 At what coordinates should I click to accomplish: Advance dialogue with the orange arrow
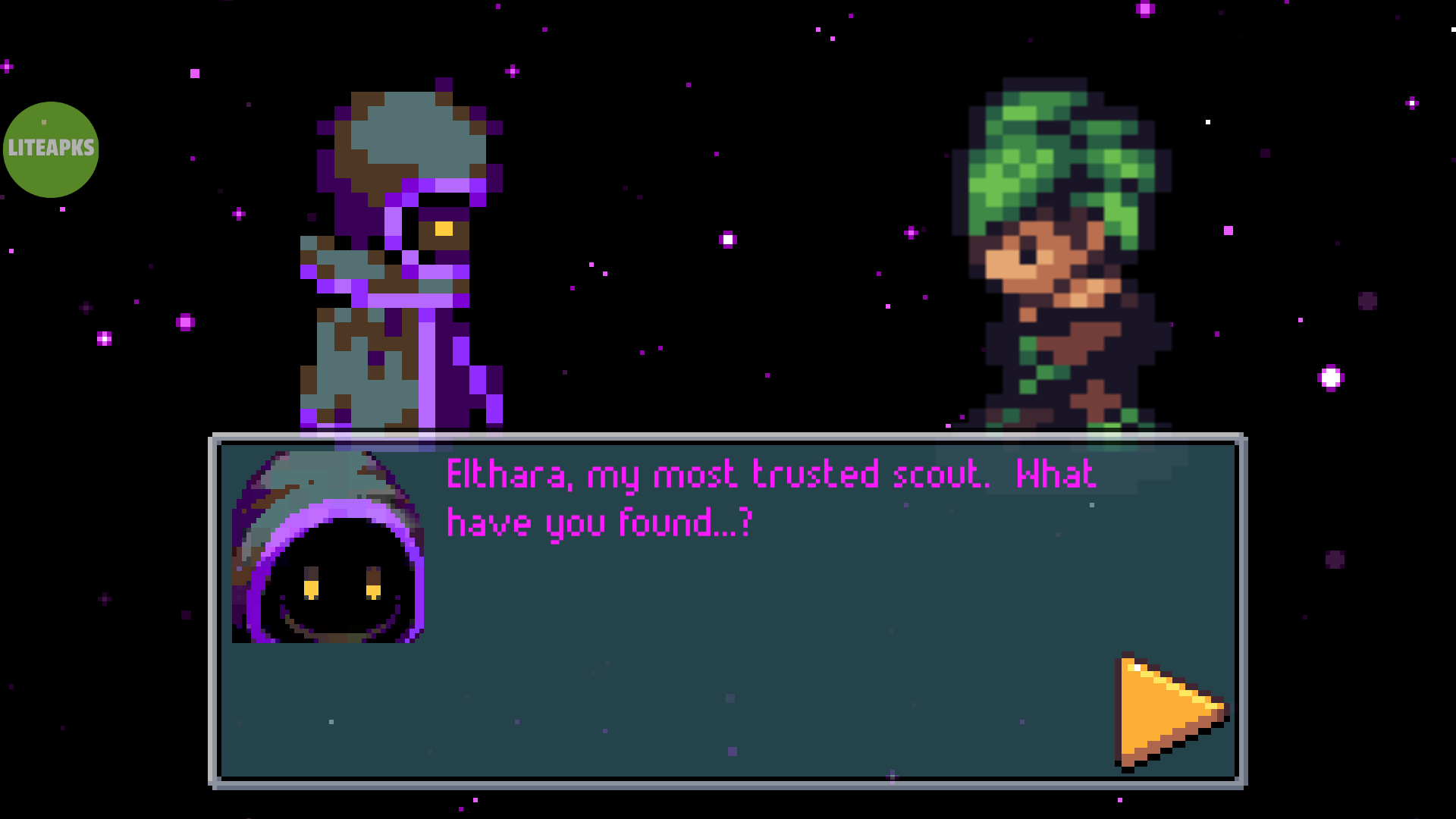[1165, 711]
